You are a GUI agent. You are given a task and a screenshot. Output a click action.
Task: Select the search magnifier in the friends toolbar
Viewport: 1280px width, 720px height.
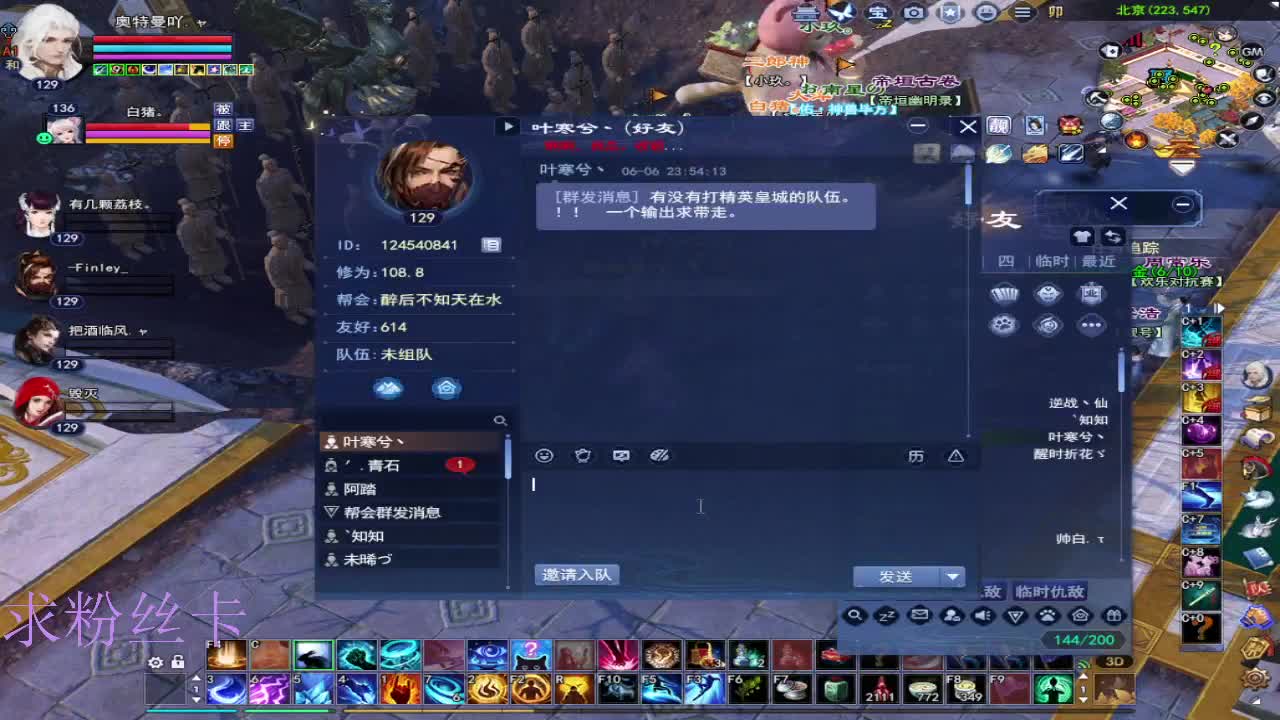tap(855, 616)
